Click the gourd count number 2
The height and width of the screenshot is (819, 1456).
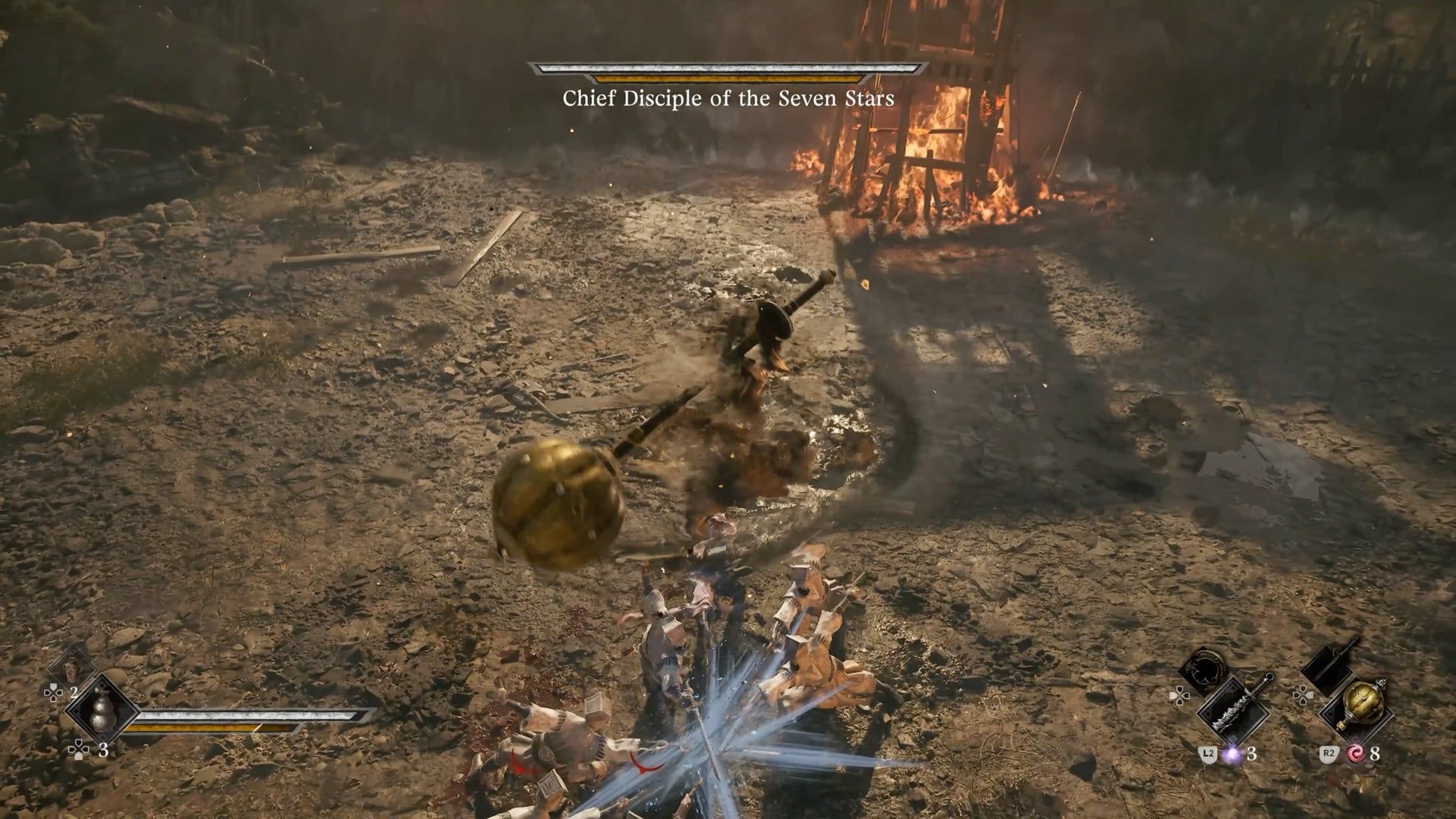point(74,692)
